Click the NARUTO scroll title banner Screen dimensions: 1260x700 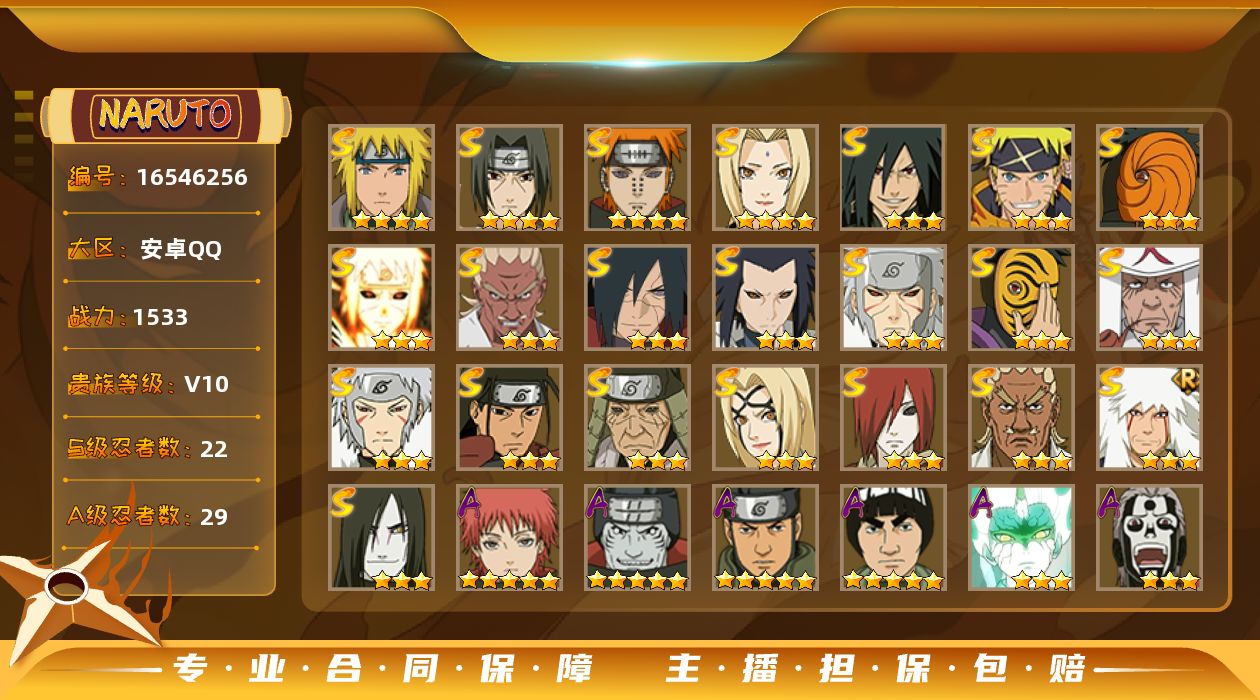click(x=167, y=114)
